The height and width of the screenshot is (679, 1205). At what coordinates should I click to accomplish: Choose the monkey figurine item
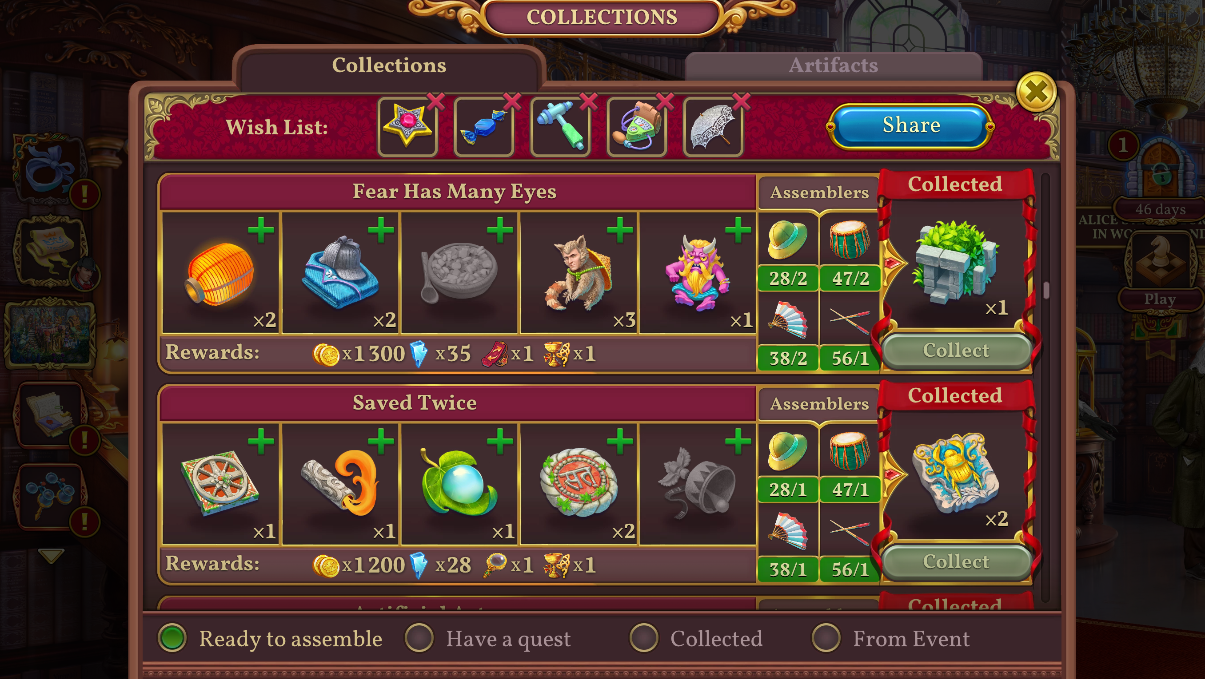578,274
